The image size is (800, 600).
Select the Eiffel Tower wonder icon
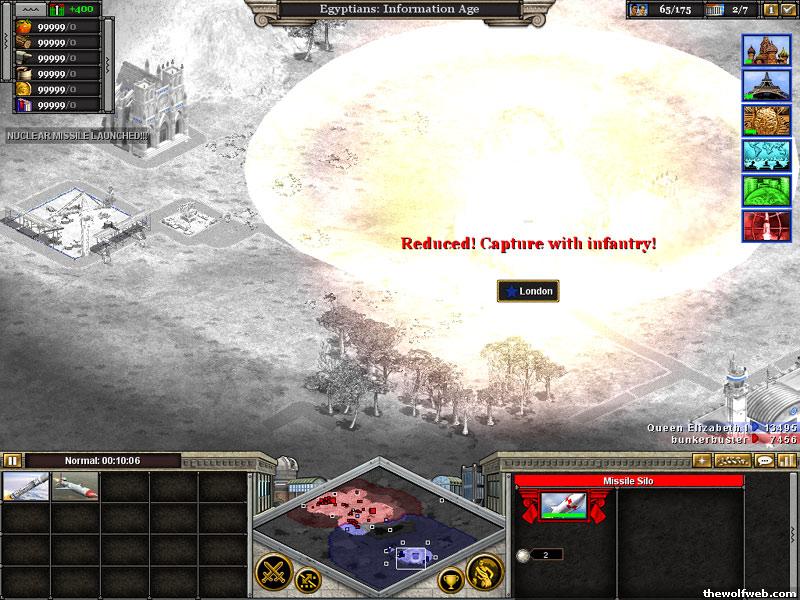coord(765,85)
